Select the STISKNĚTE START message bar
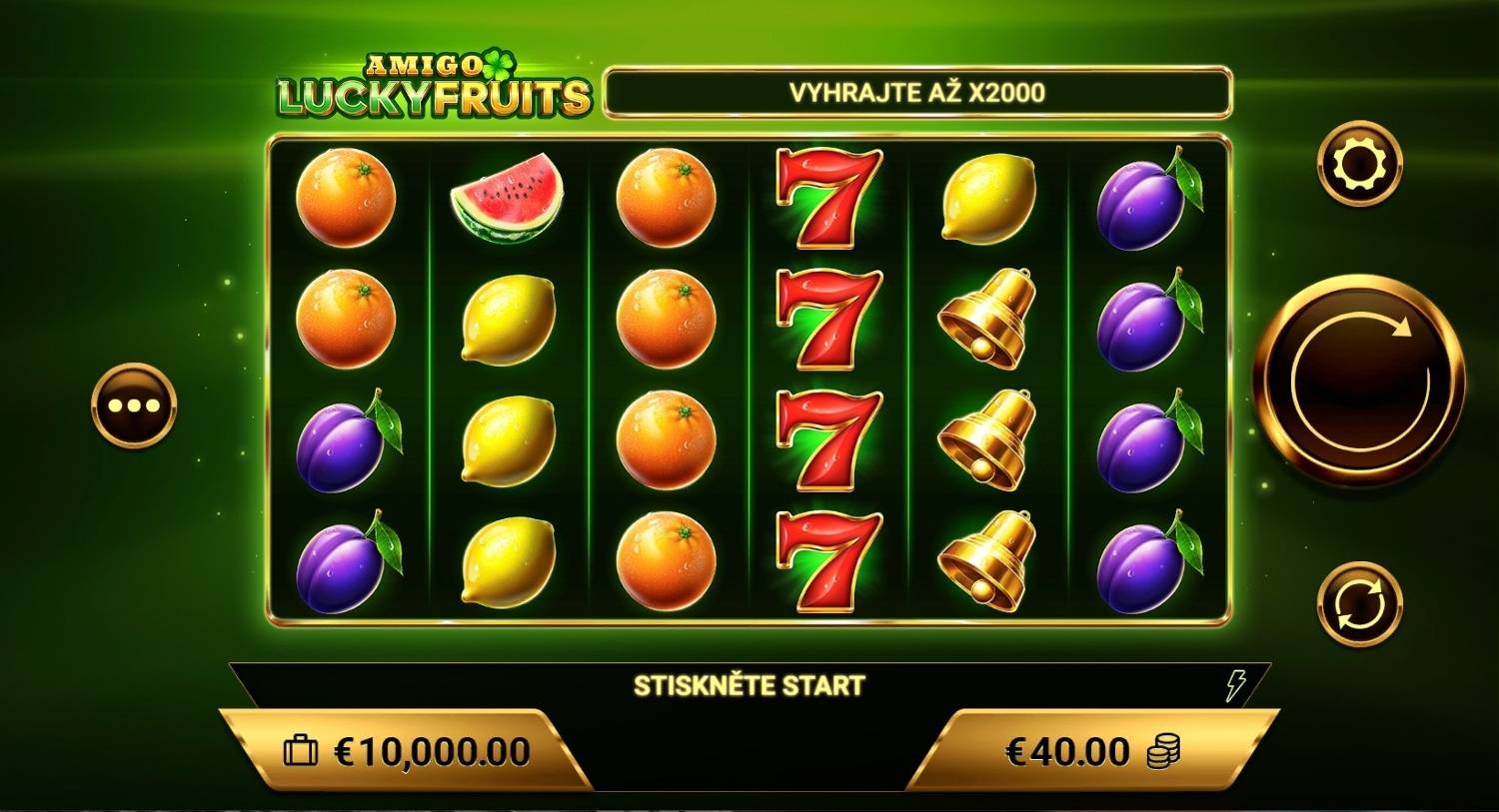Viewport: 1499px width, 812px height. (x=749, y=685)
